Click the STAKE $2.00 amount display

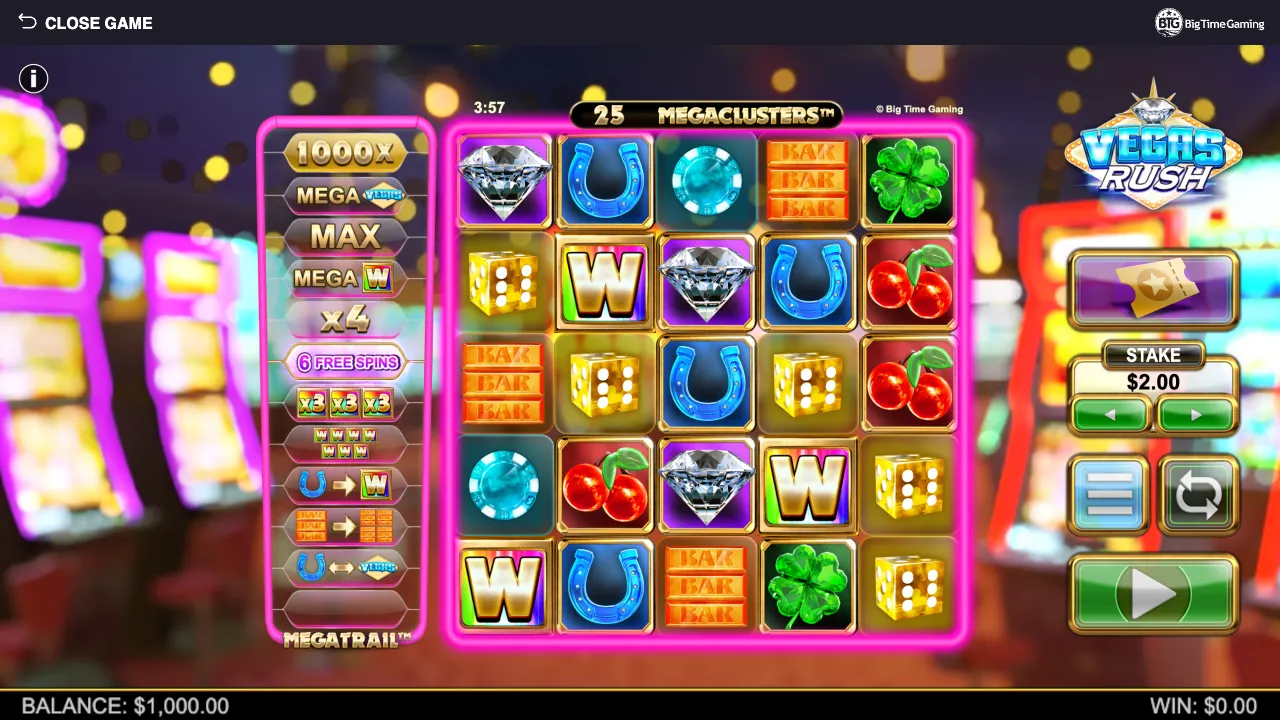[x=1153, y=381]
